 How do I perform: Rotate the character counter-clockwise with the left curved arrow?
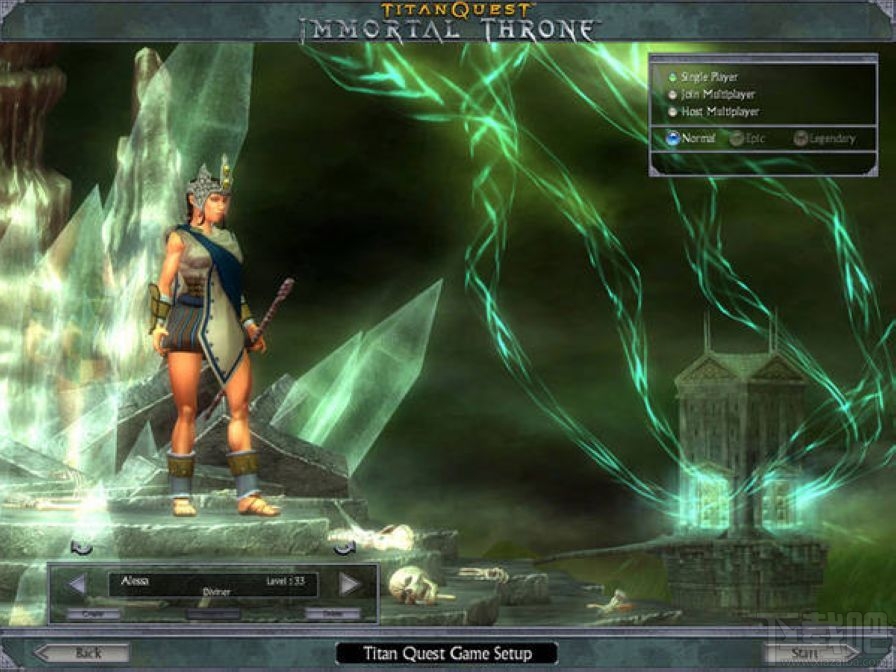tap(82, 547)
